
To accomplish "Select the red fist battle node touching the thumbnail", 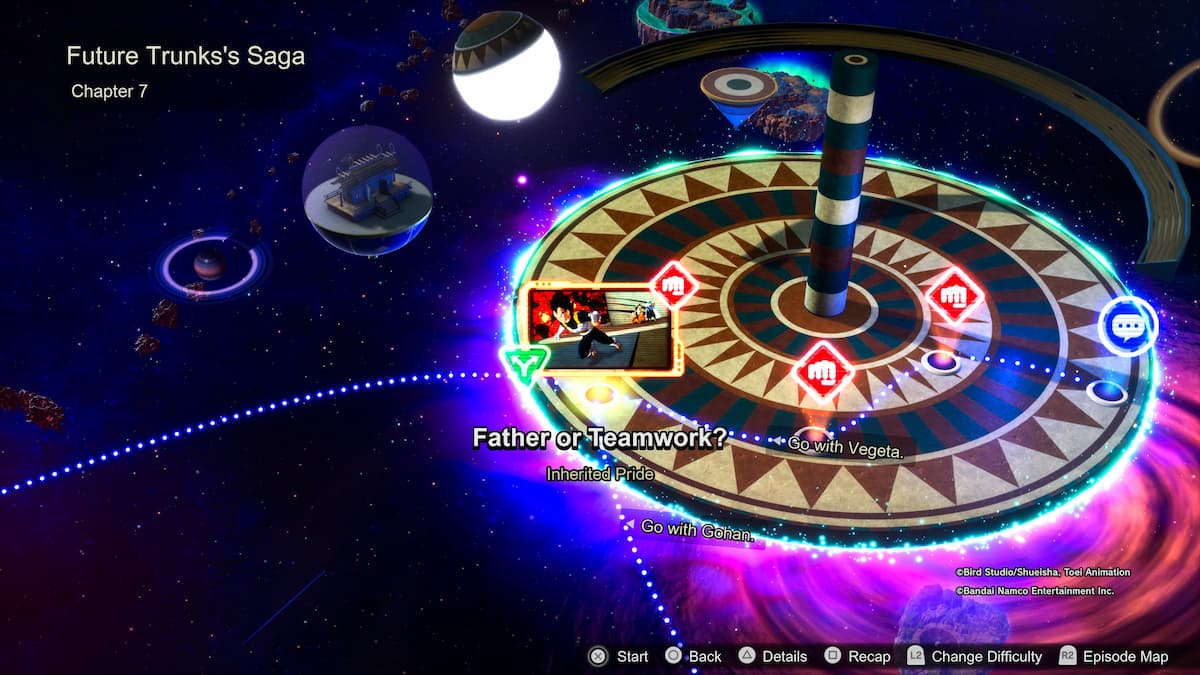I will (673, 285).
